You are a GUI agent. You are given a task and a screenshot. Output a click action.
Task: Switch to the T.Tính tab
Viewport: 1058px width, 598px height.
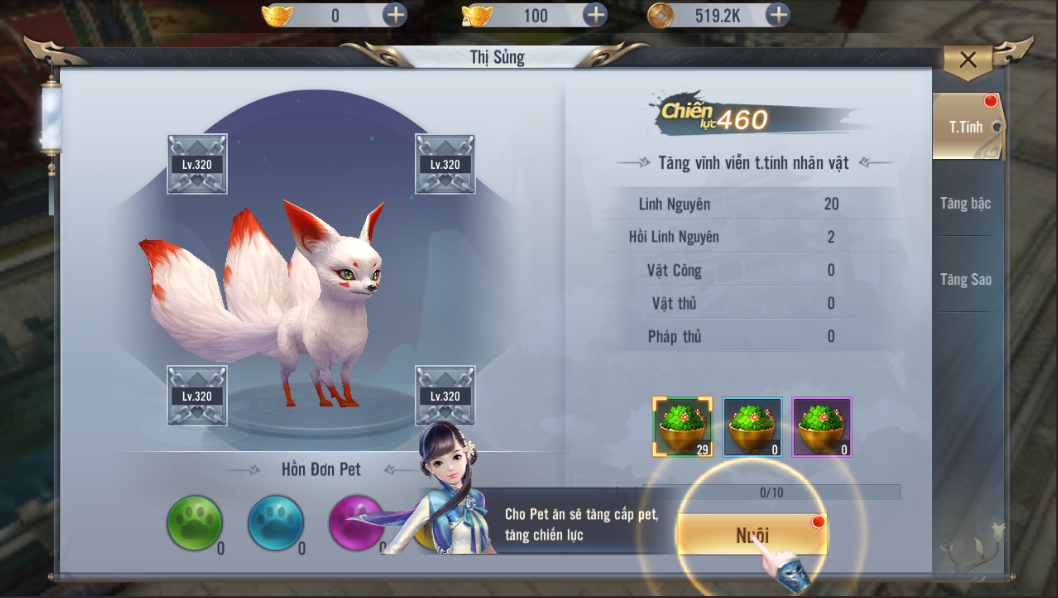click(x=965, y=127)
